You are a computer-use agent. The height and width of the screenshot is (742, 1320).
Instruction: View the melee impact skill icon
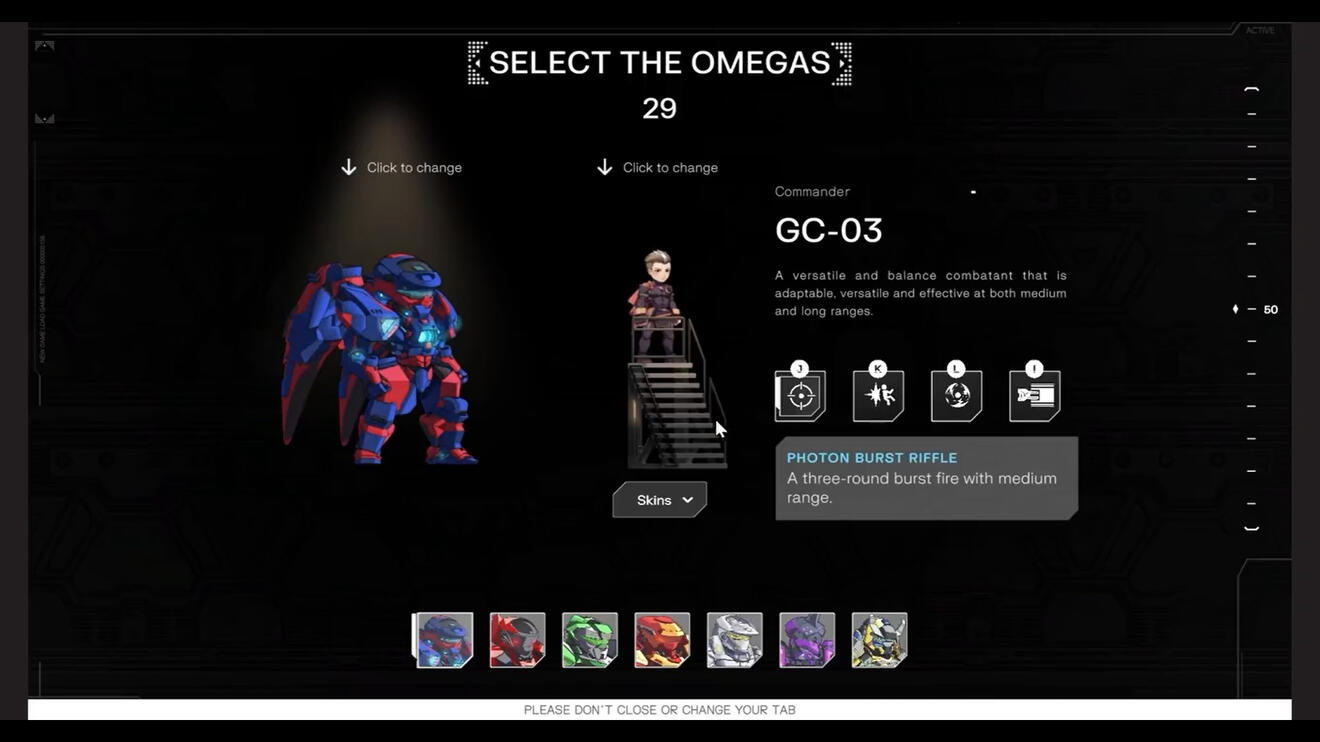click(x=878, y=396)
